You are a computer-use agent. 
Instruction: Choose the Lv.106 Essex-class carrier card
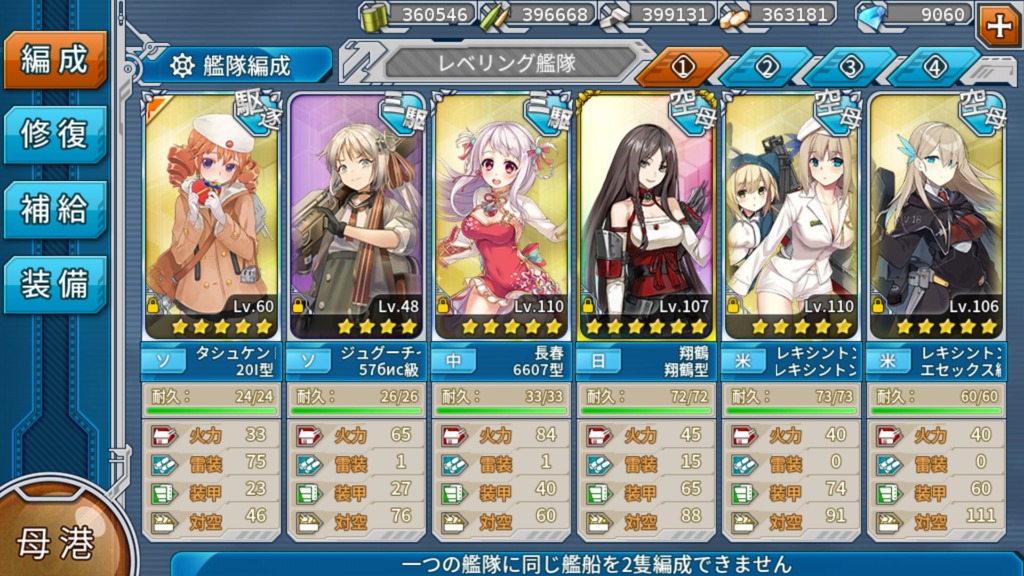936,215
